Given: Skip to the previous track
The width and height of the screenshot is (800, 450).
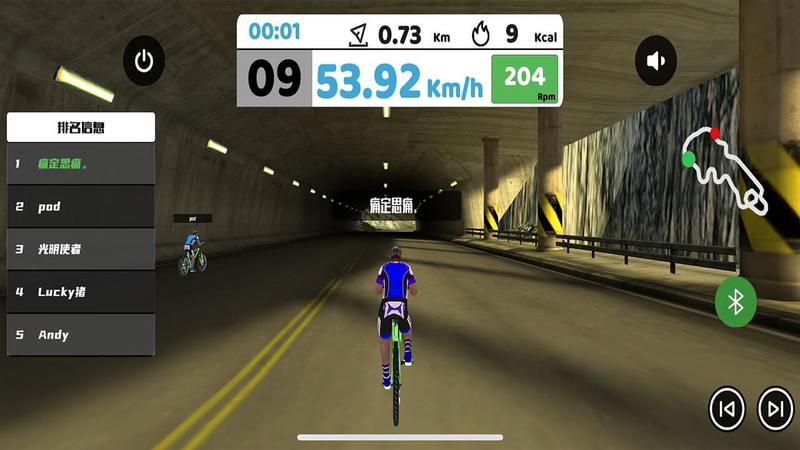Looking at the screenshot, I should click(727, 408).
